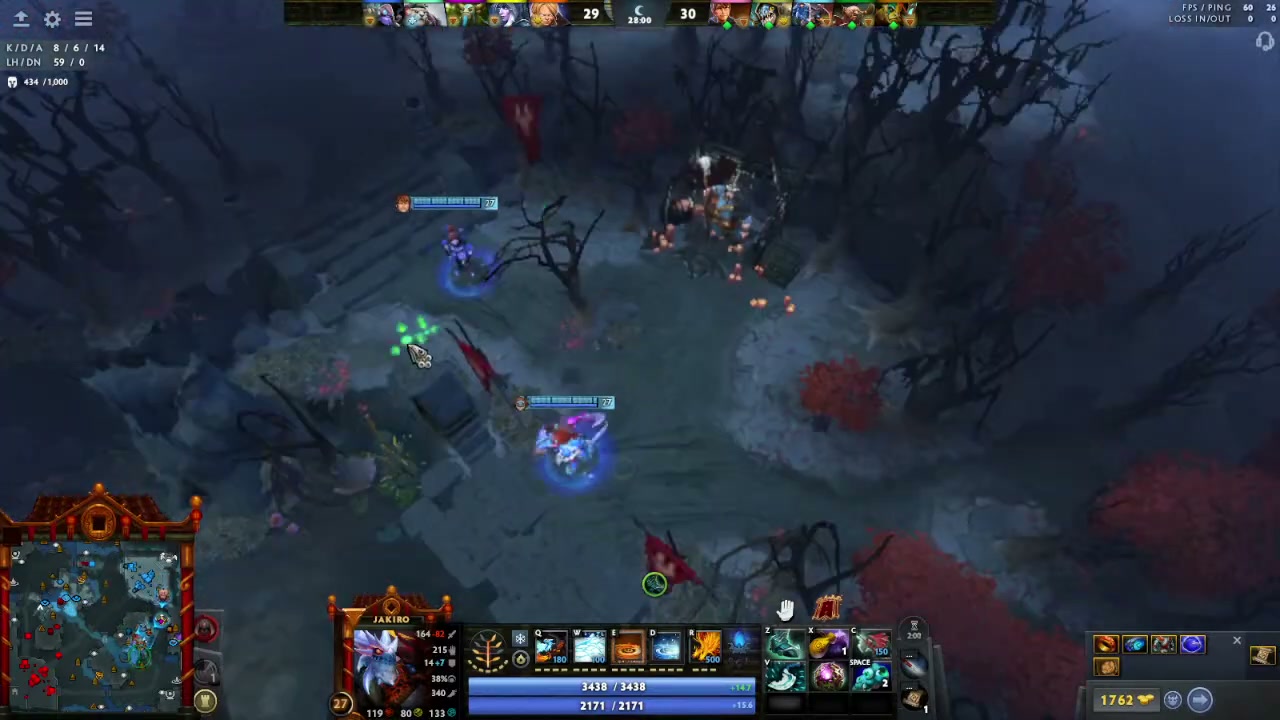This screenshot has width=1280, height=720.
Task: Cast Dual Breath from the Q ability slot
Action: click(x=552, y=646)
